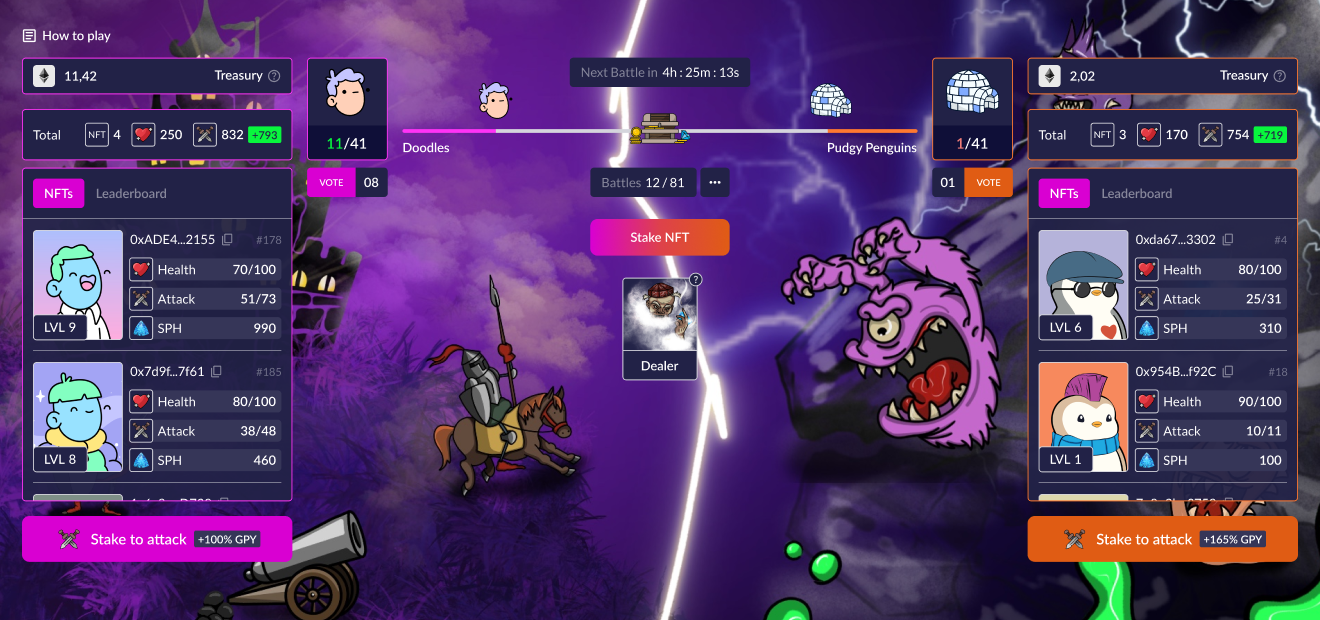Click the central Stake NFT button
Viewport: 1320px width, 620px height.
tap(659, 238)
